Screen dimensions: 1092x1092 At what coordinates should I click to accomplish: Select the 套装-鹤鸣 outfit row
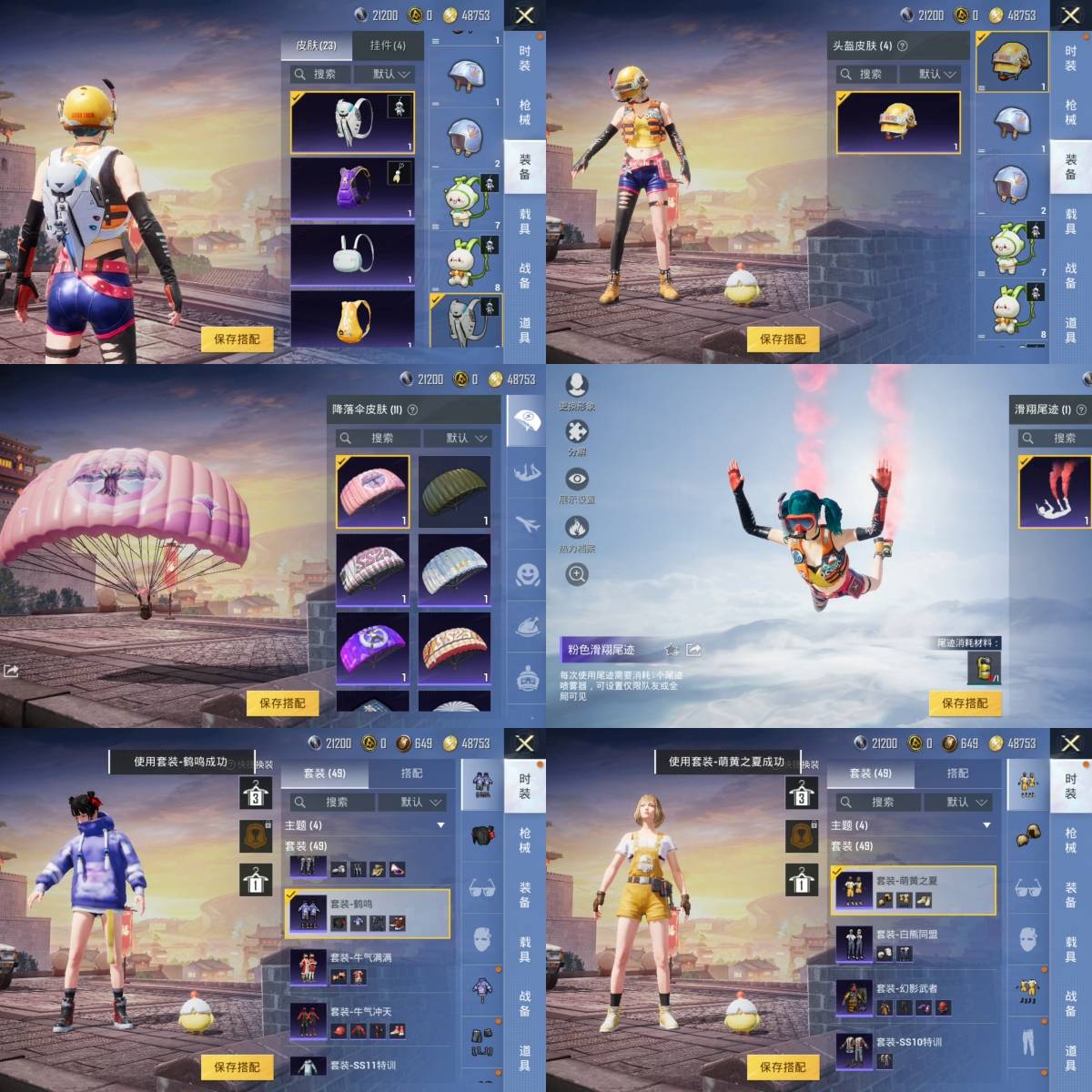click(x=367, y=914)
